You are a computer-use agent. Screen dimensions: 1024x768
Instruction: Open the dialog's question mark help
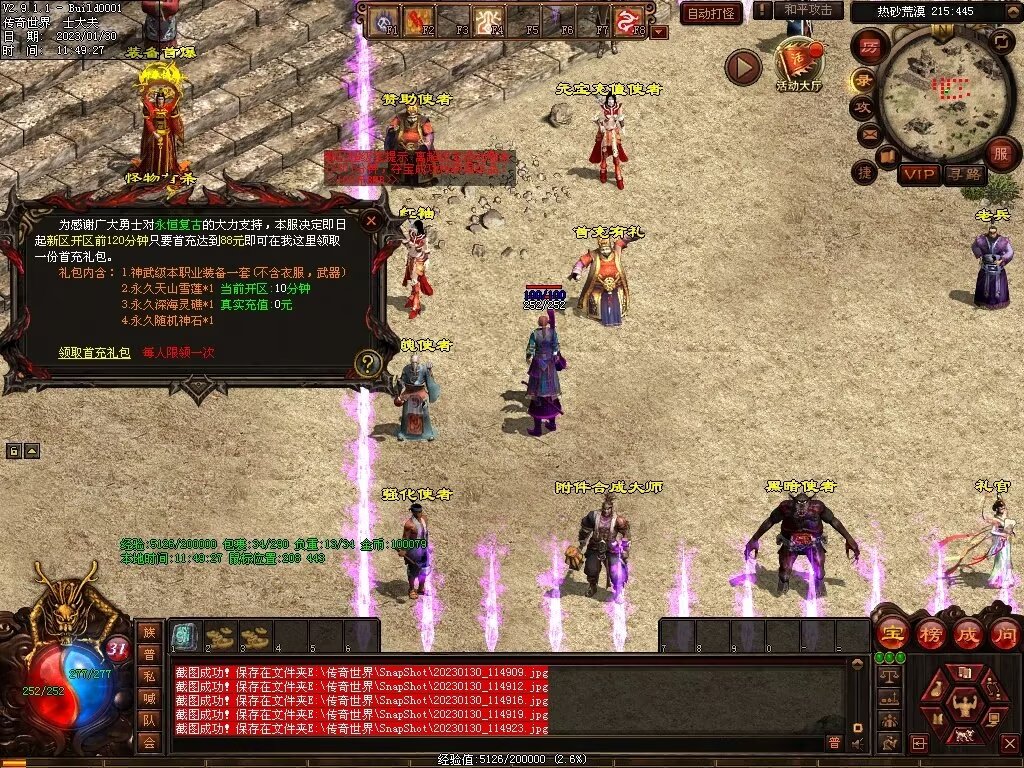368,364
